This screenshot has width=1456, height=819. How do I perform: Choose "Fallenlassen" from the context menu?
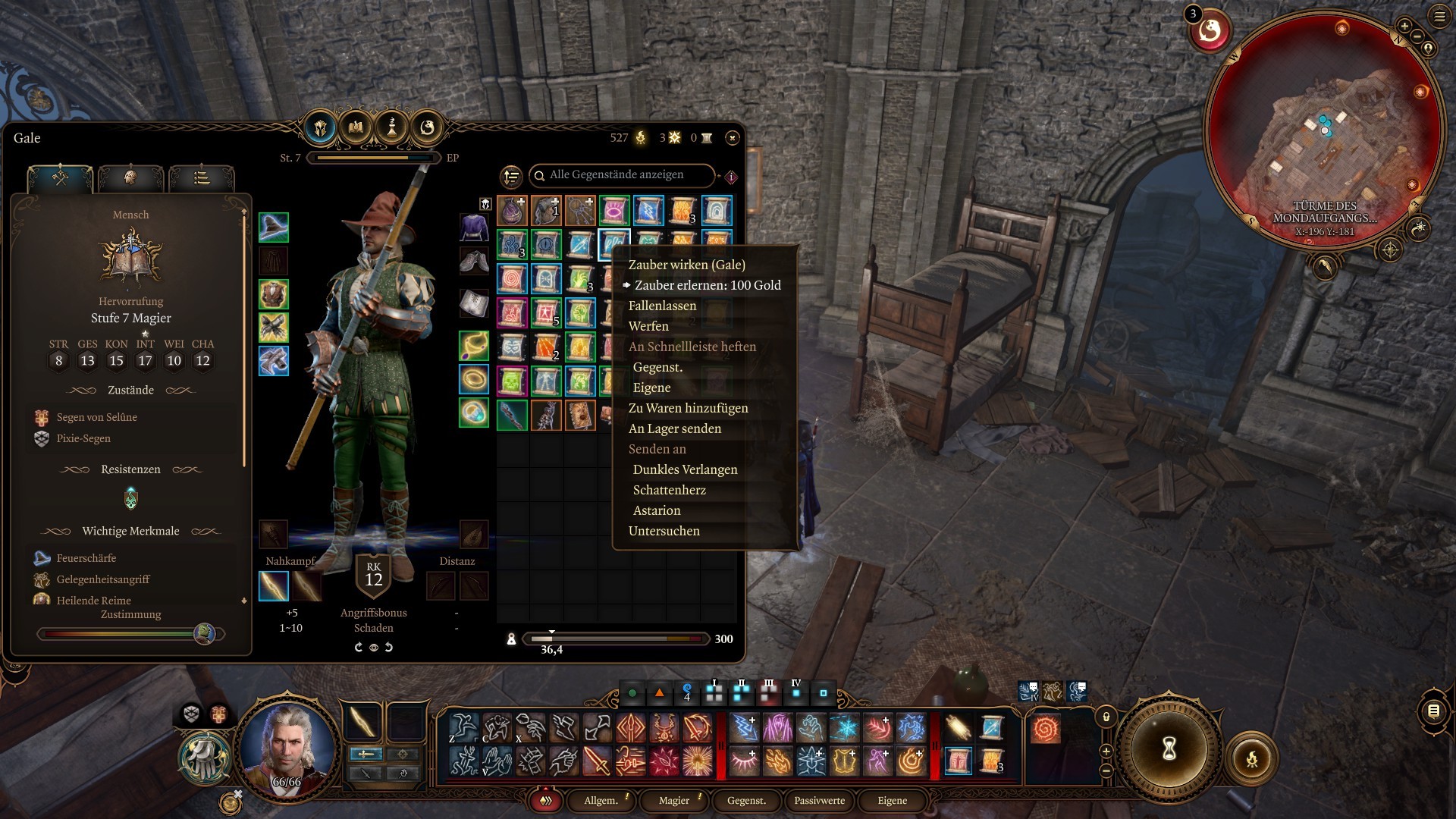(x=662, y=306)
